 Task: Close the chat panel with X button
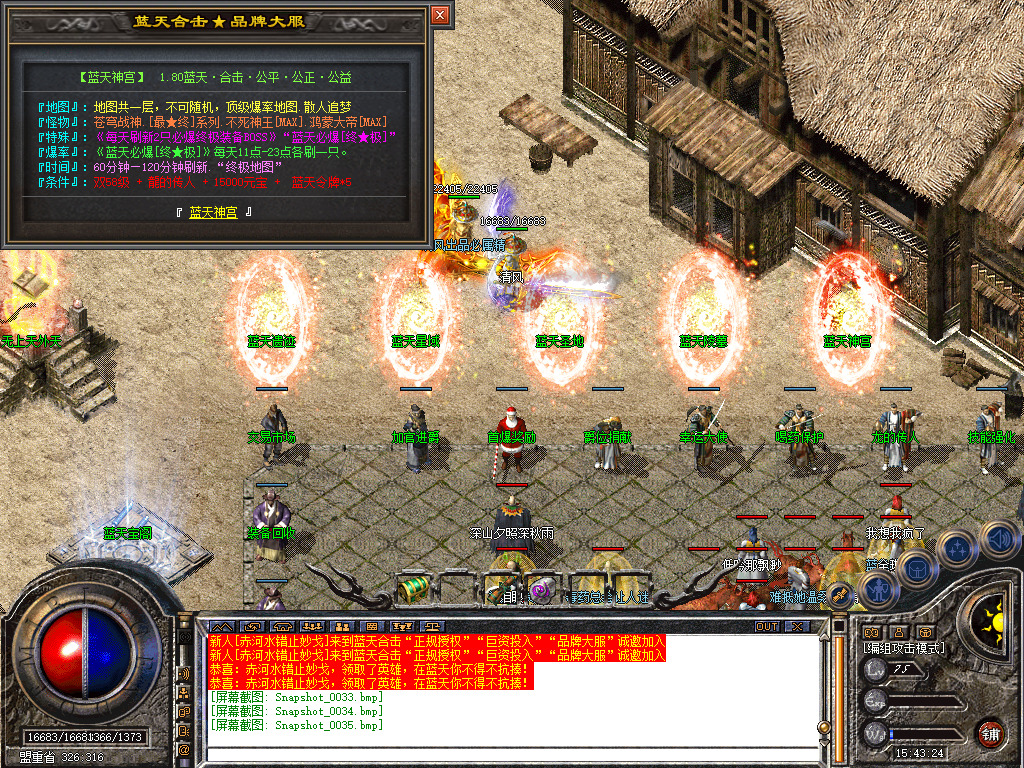(796, 627)
